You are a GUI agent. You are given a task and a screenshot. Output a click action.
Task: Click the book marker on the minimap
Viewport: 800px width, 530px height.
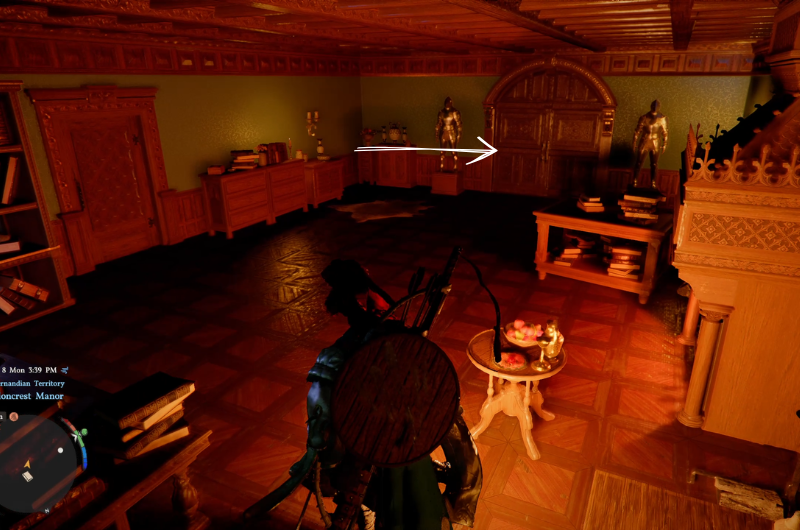click(x=28, y=476)
